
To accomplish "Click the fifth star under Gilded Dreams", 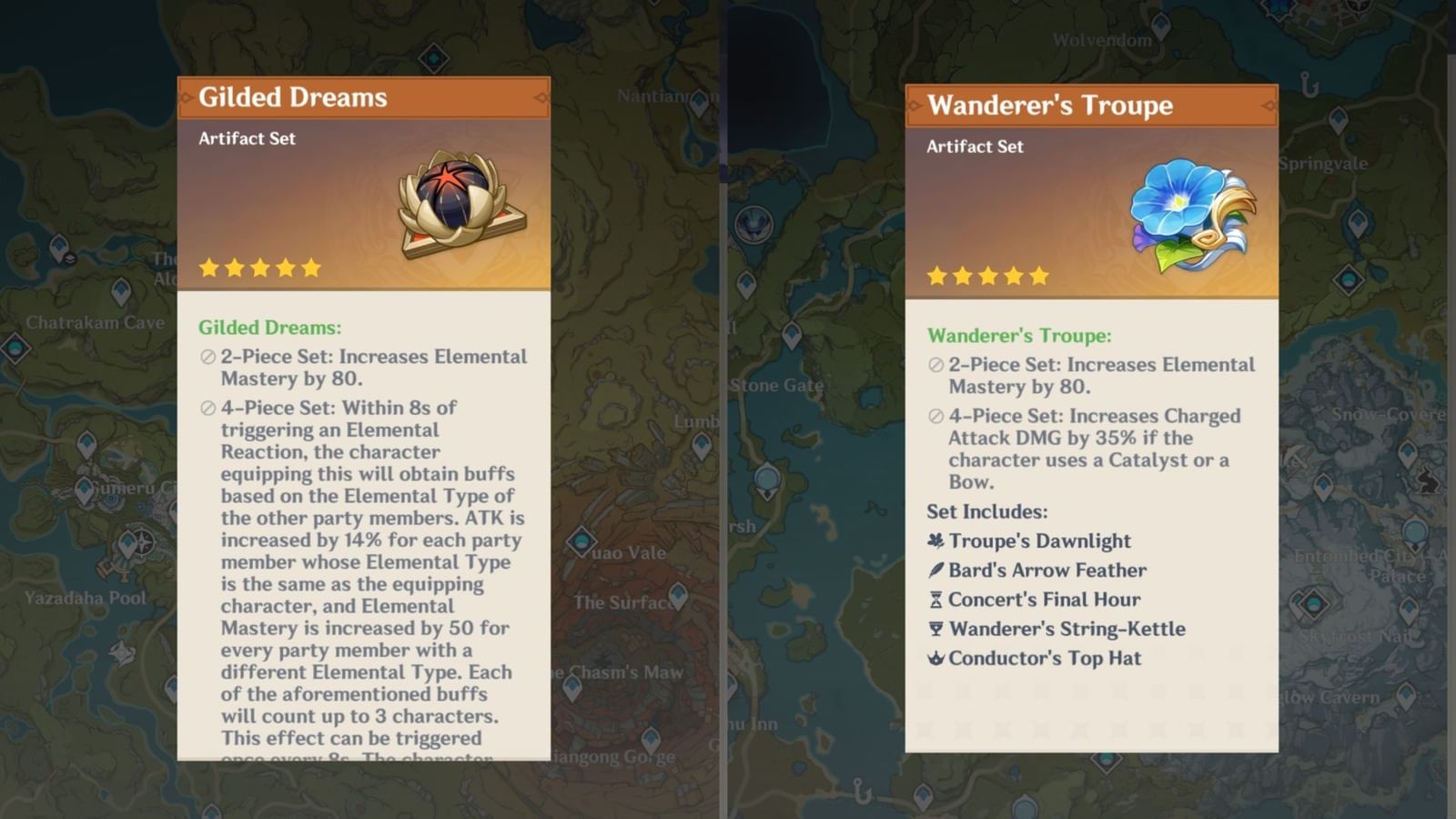I will 309,267.
